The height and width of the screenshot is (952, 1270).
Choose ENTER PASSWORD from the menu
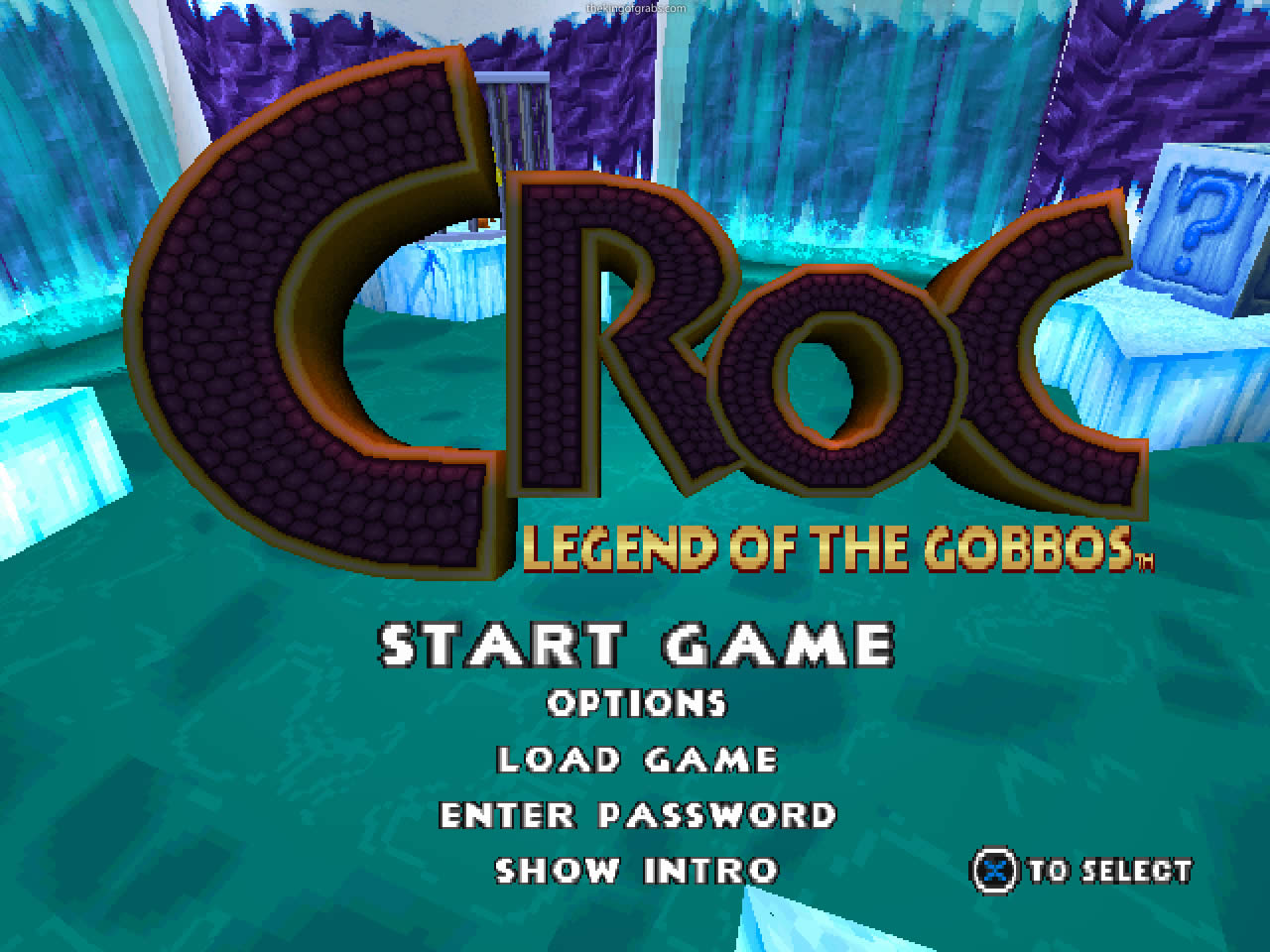[x=639, y=814]
